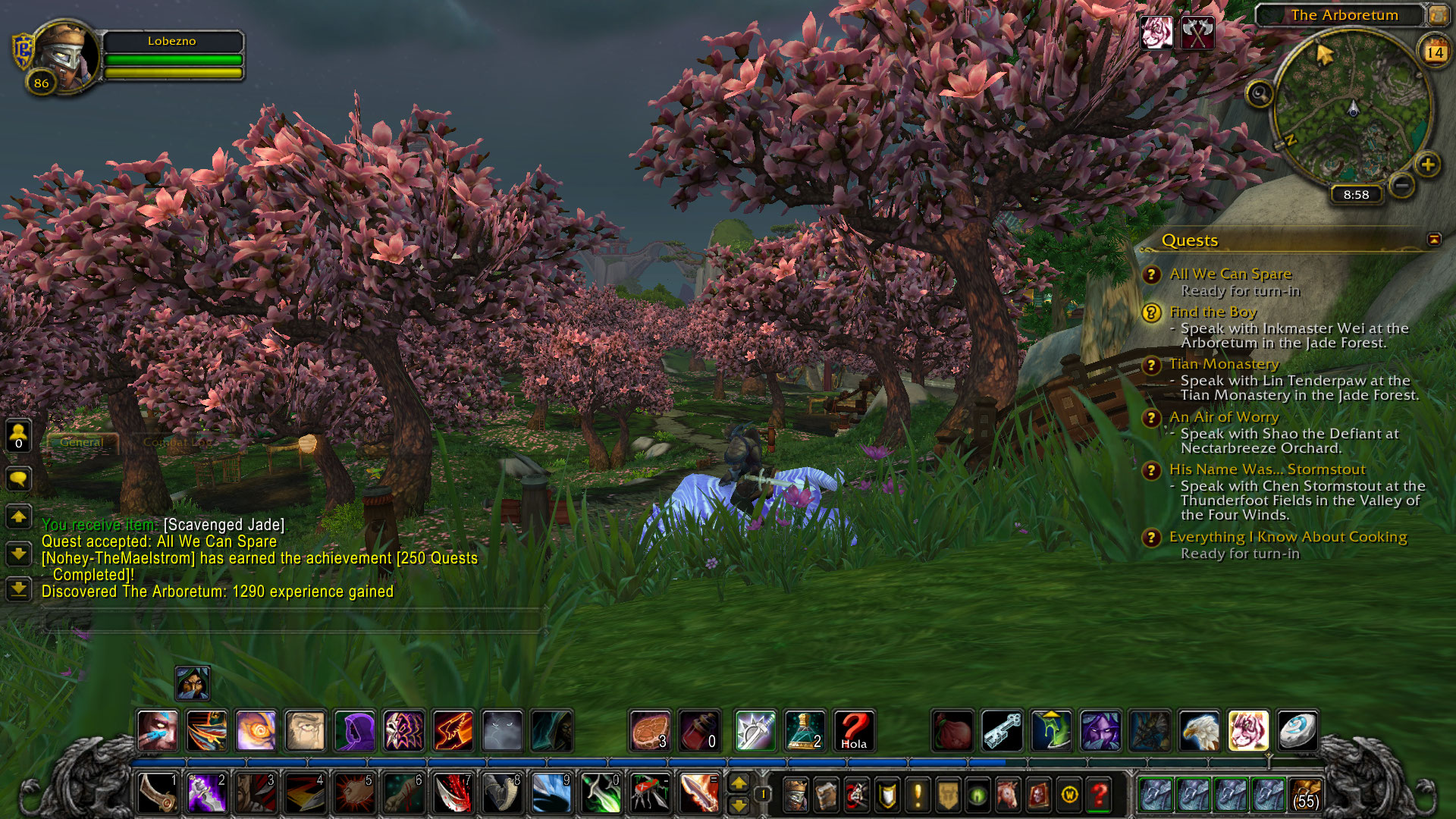The width and height of the screenshot is (1456, 819).
Task: Switch to the General chat tab
Action: (x=81, y=442)
